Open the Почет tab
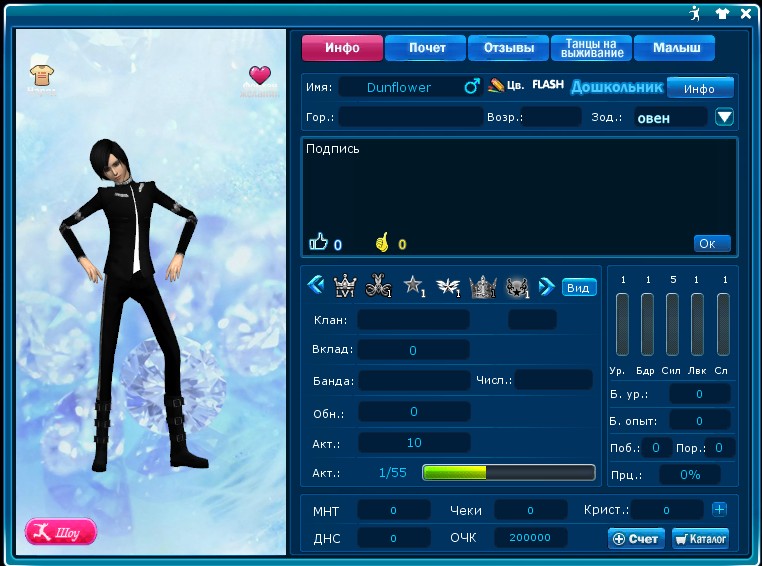Image resolution: width=762 pixels, height=566 pixels. click(427, 48)
